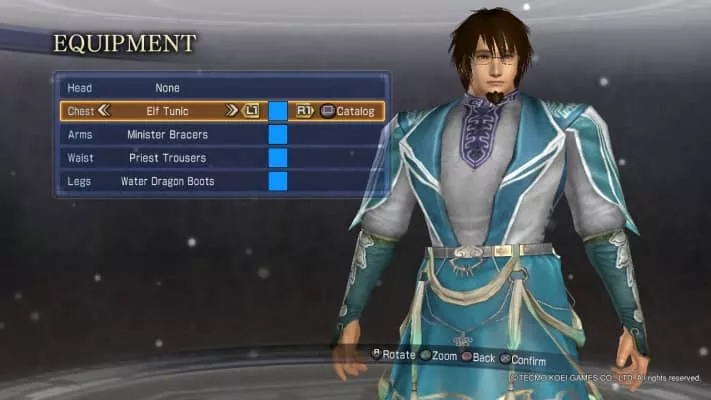The image size is (711, 400).
Task: Choose the Arms Minister Bracers row
Action: 167,134
